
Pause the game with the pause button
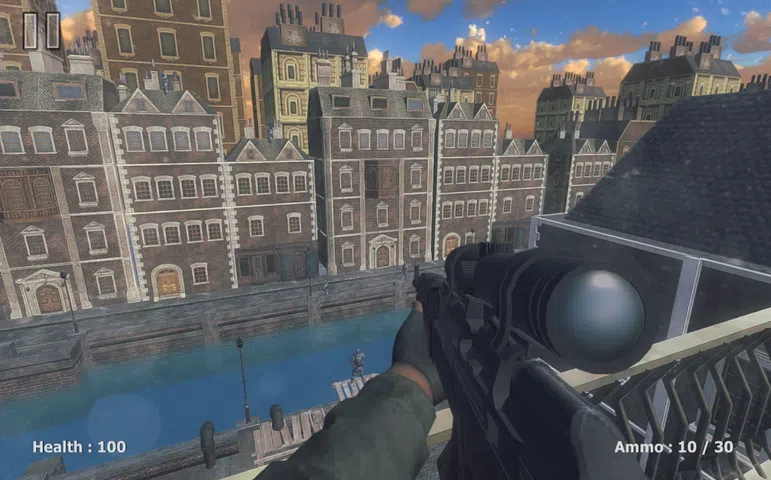[x=41, y=30]
